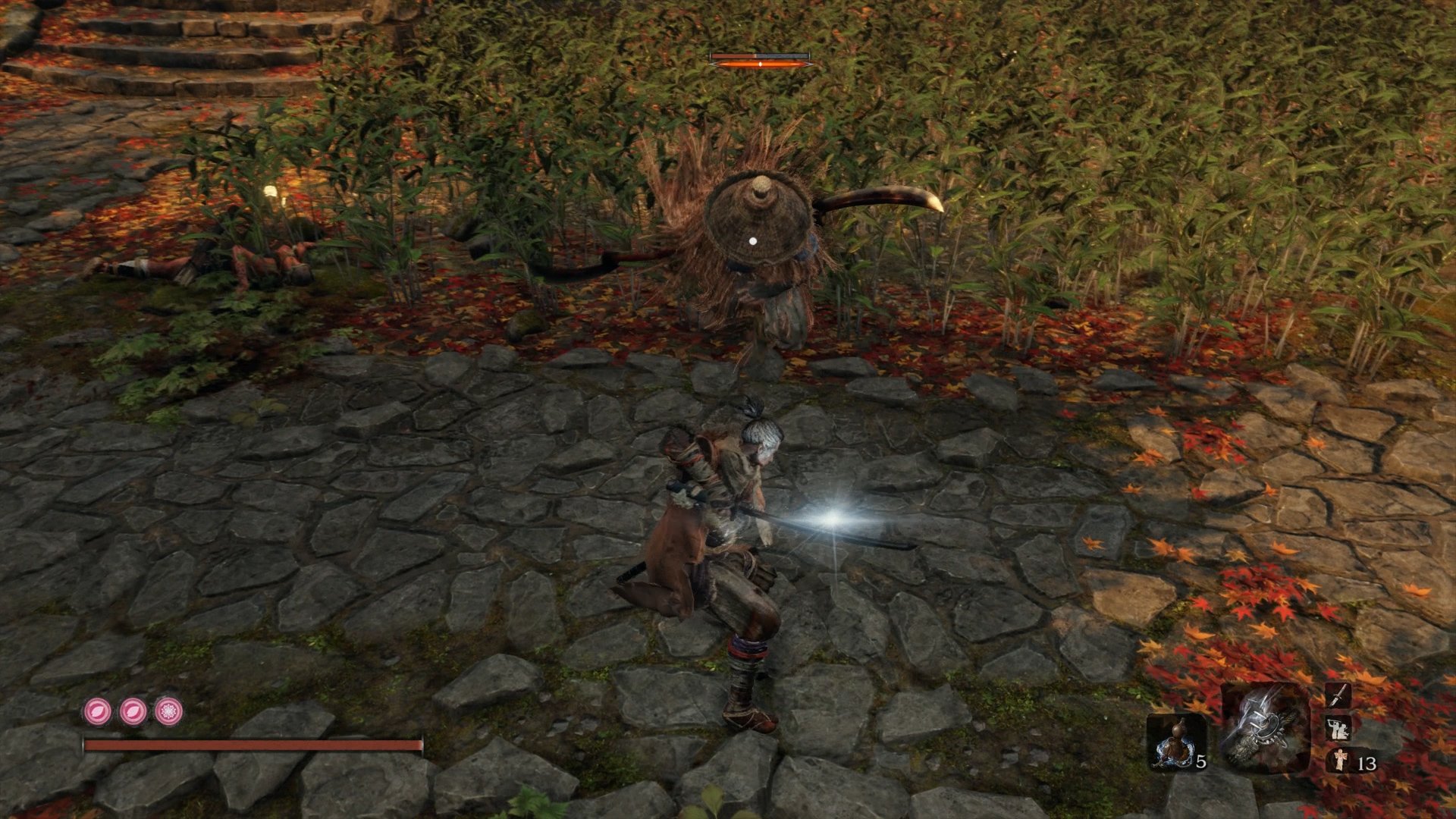Click the white lock-on dot on the scarecrow
1456x819 pixels.
[752, 240]
